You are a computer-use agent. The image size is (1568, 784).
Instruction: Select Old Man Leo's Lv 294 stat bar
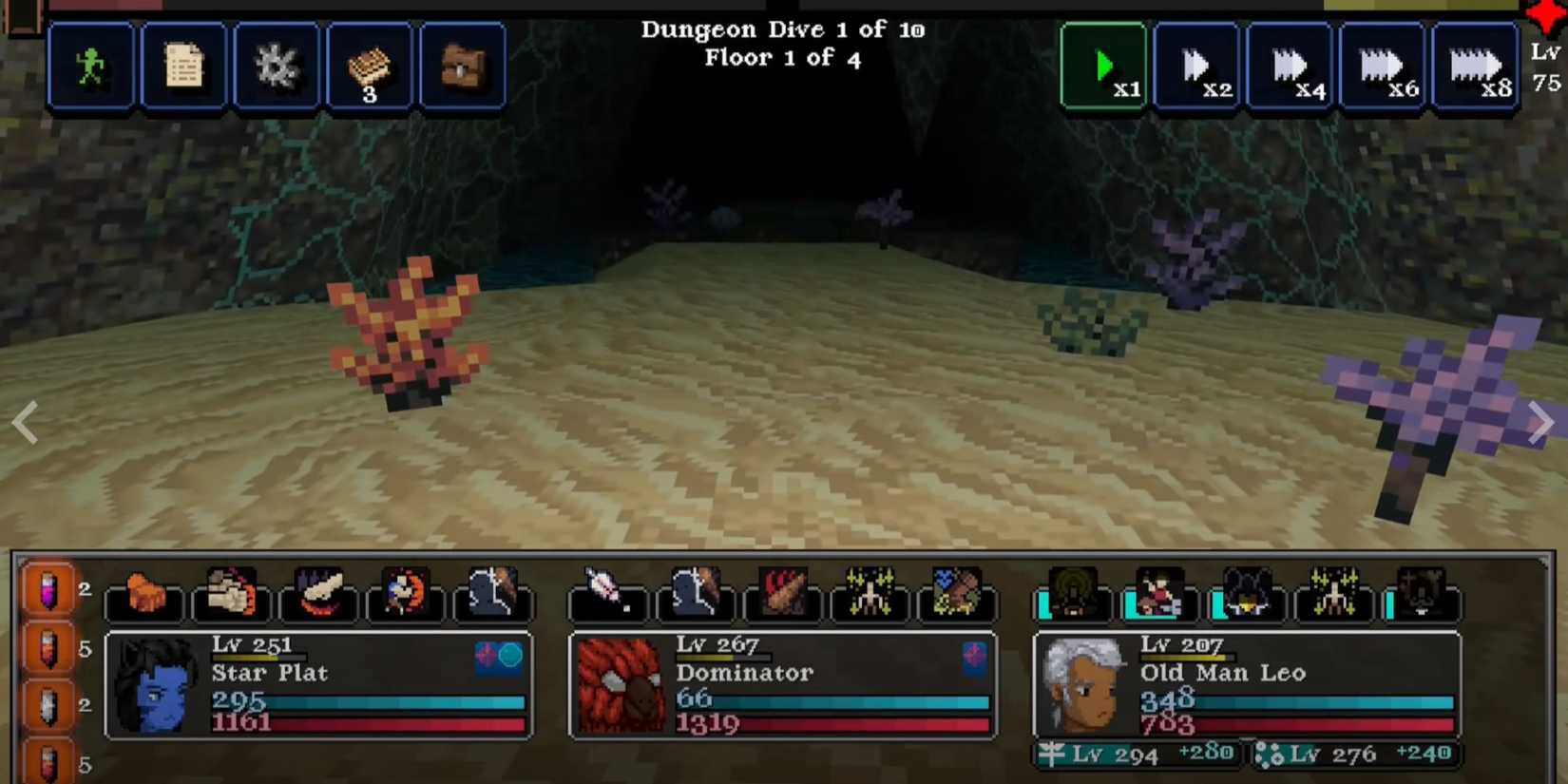click(x=1138, y=755)
